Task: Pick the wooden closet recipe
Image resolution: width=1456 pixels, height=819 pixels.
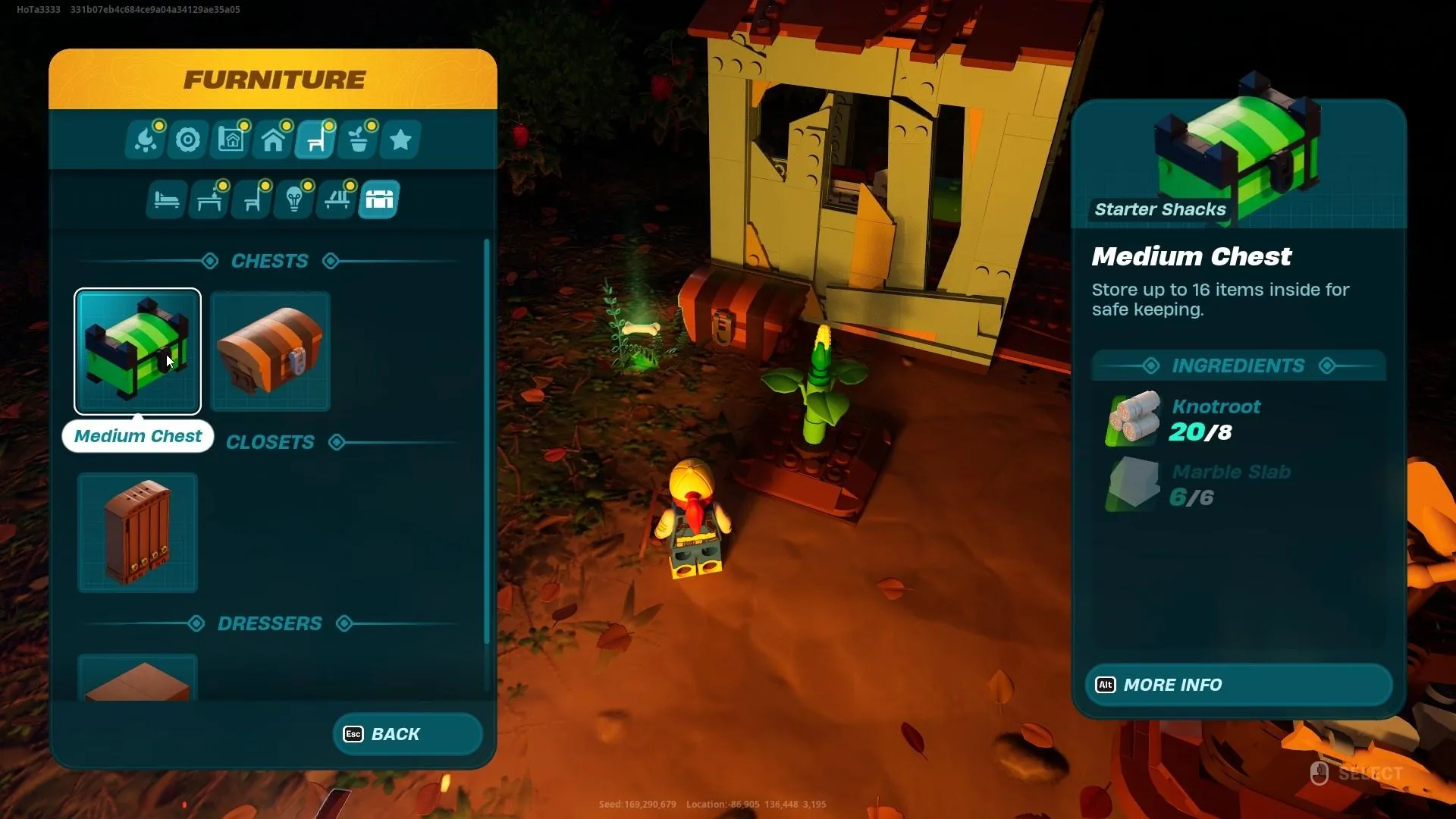Action: (137, 532)
